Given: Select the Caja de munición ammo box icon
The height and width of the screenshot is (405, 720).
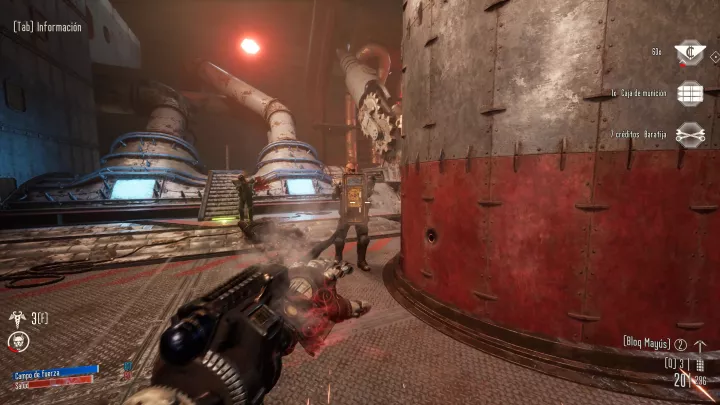Looking at the screenshot, I should 689,92.
